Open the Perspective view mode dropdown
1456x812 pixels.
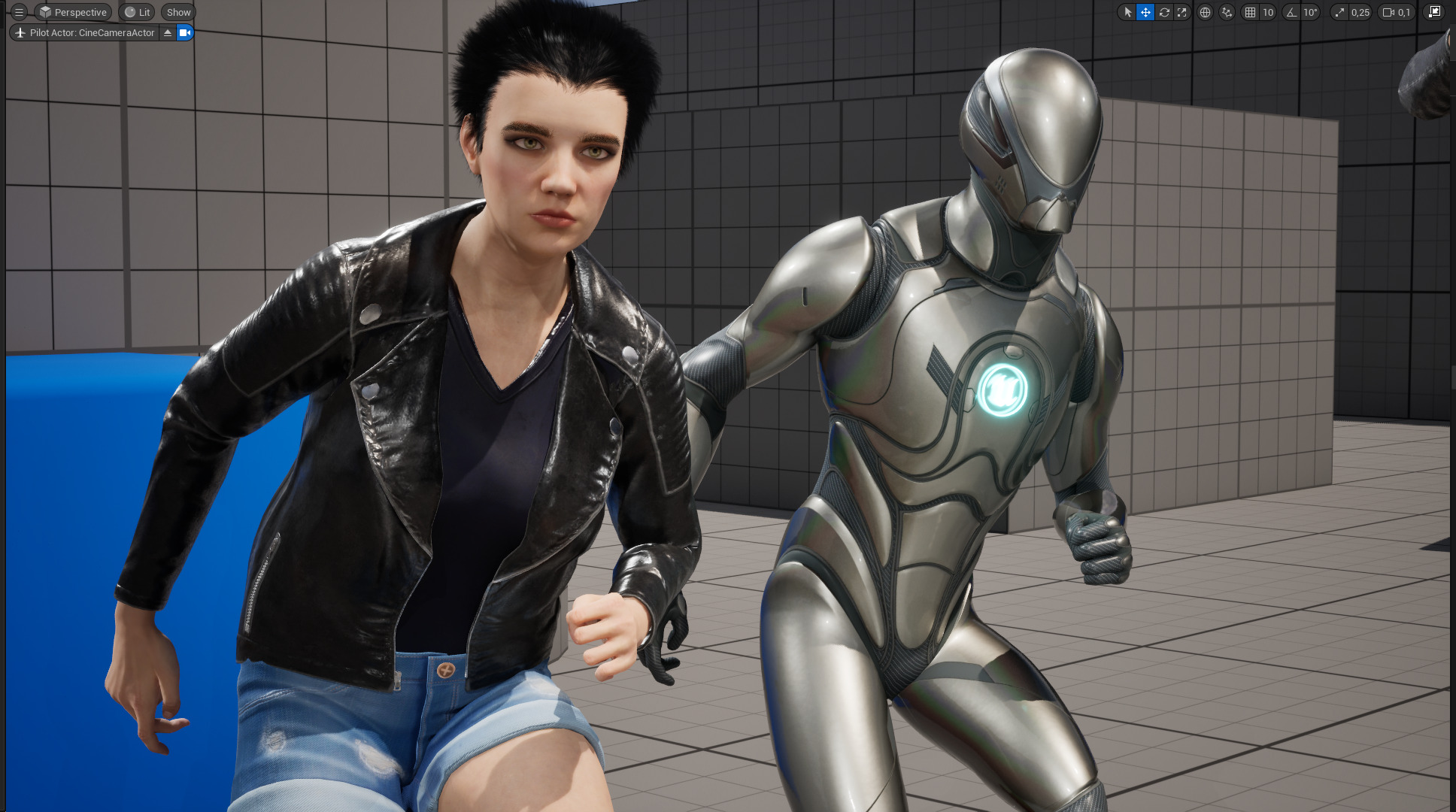(x=74, y=12)
